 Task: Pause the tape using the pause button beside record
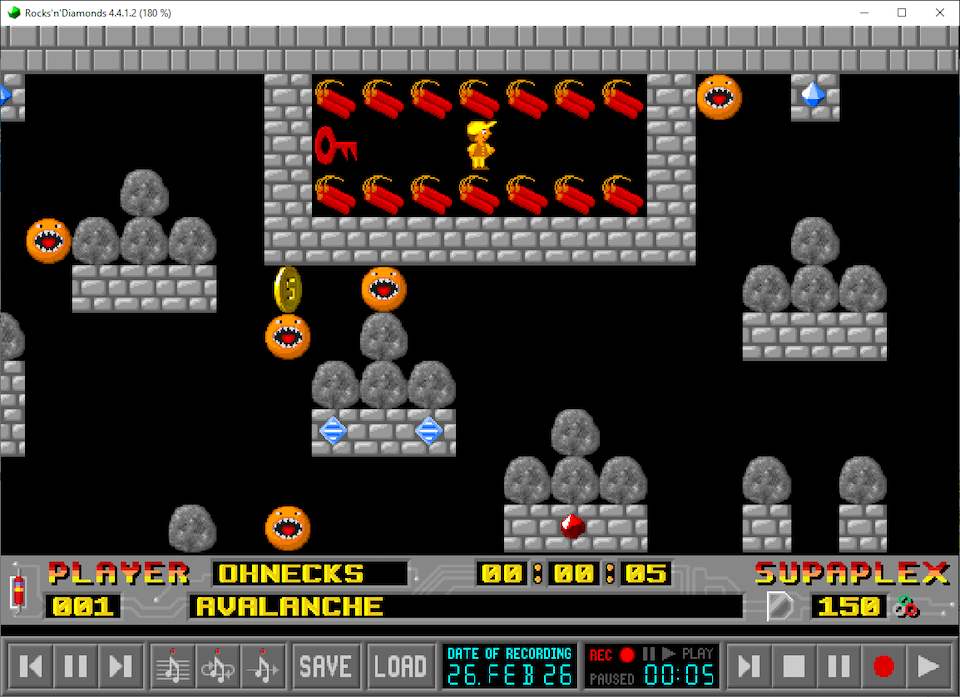point(839,665)
